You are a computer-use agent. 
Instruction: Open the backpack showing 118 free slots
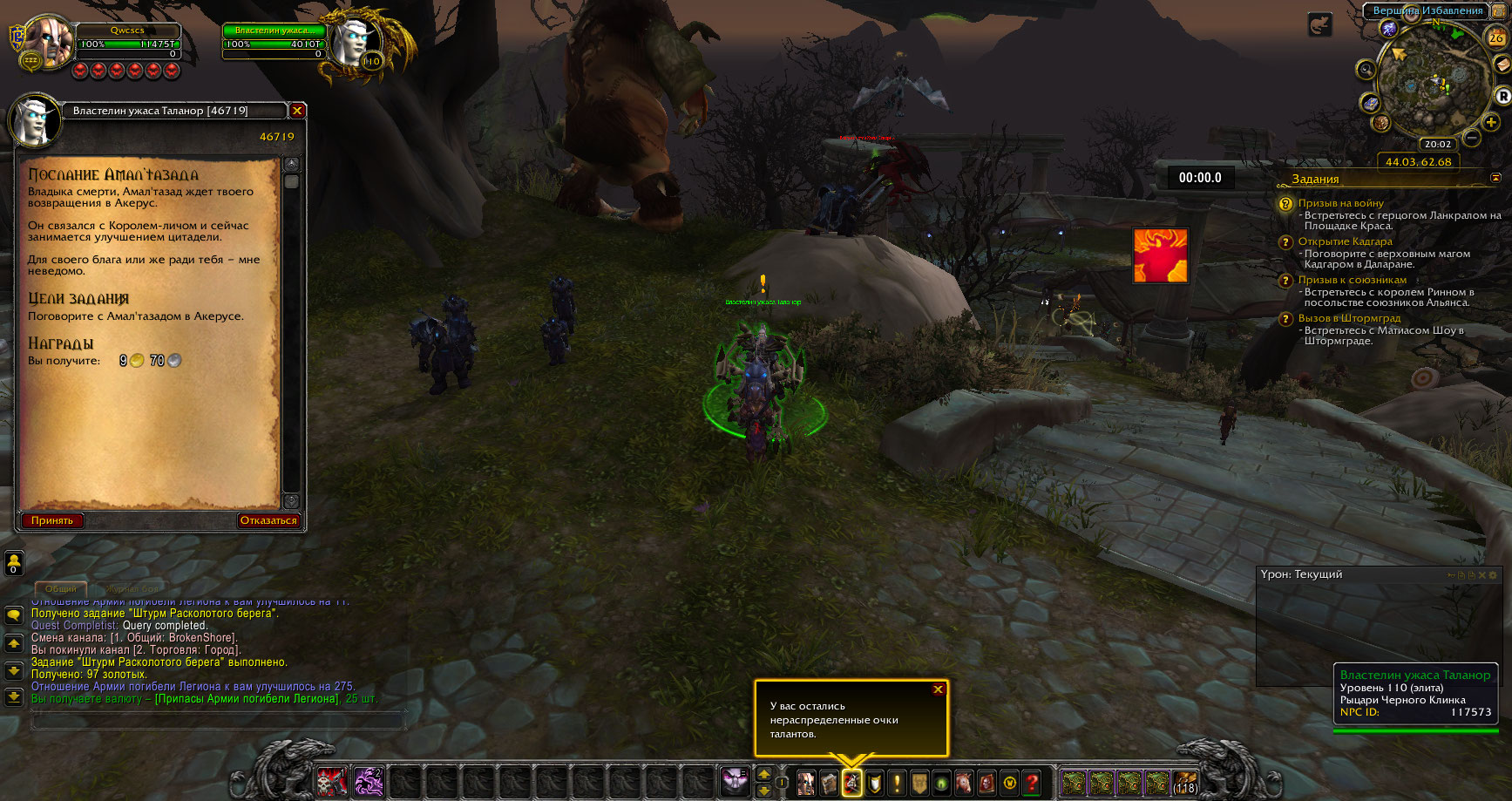pyautogui.click(x=1185, y=782)
